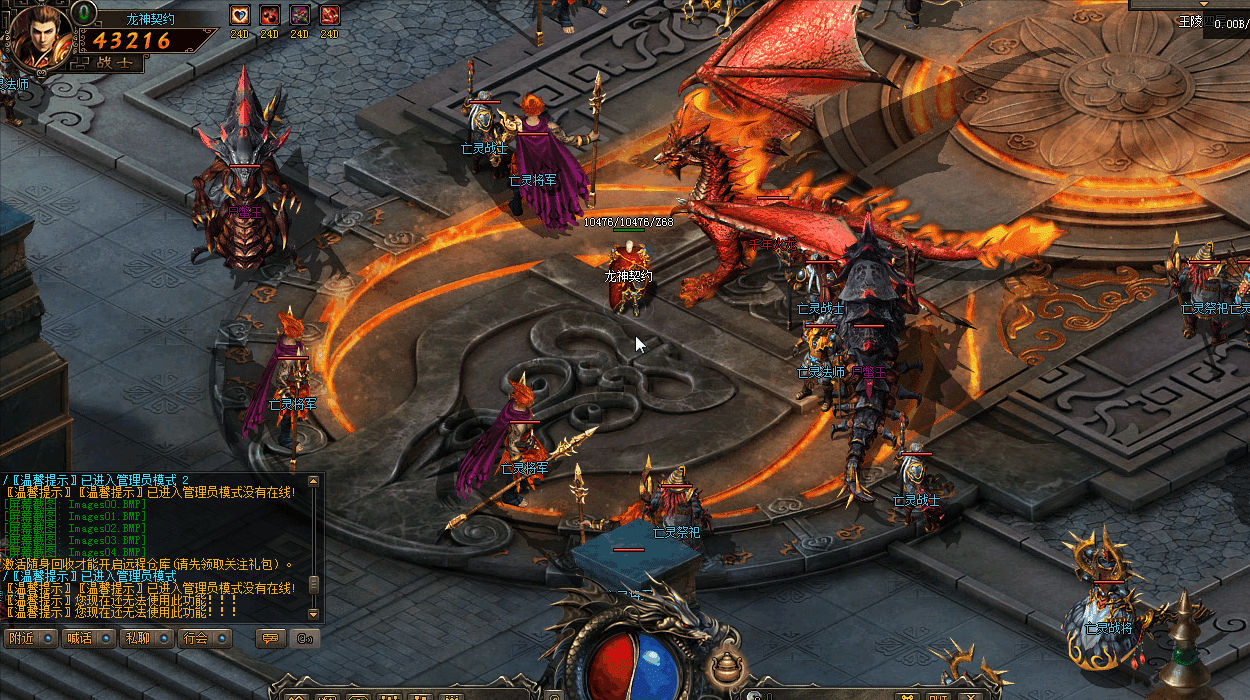The width and height of the screenshot is (1250, 700).
Task: Click the hero portrait of 龙神契约
Action: point(39,36)
